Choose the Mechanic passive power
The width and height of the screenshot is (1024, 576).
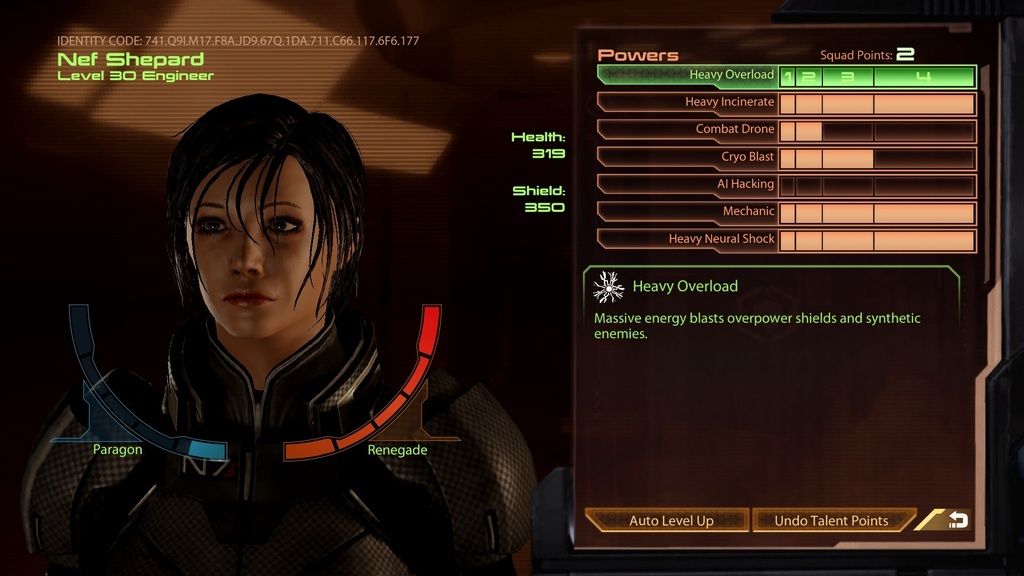(688, 212)
